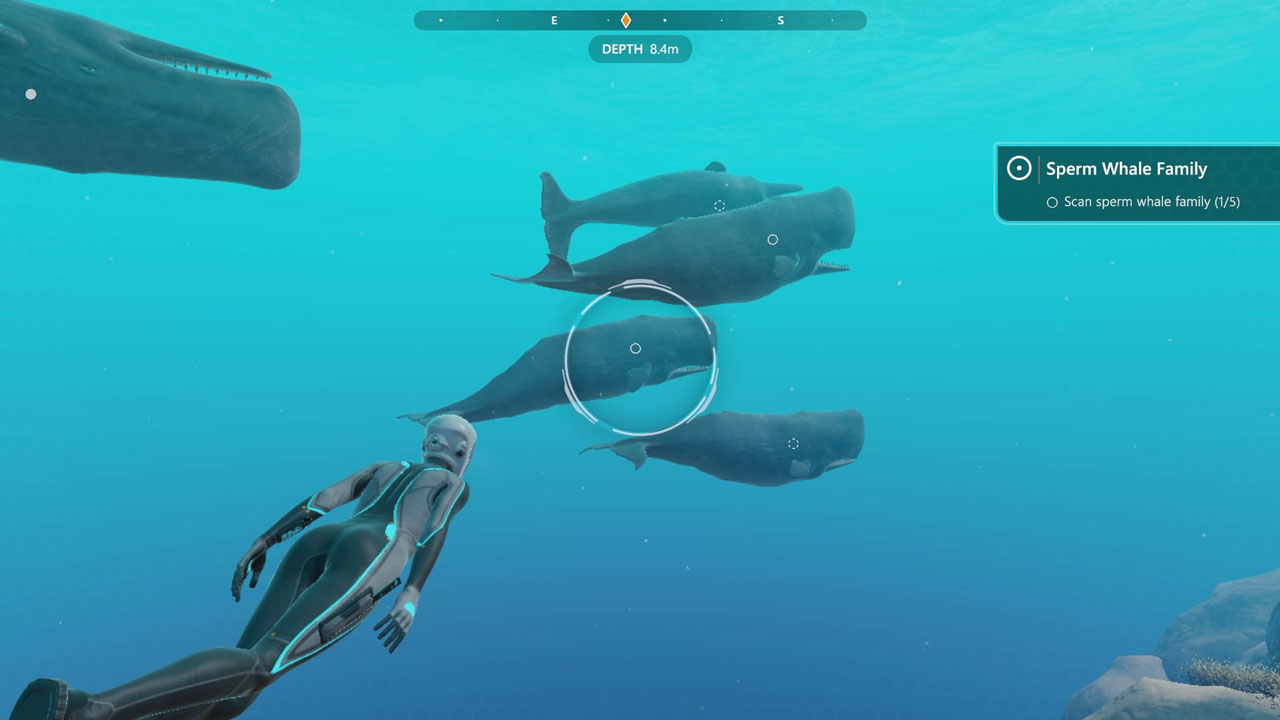Click along the compass heading bar
Screen dimensions: 1280x720
(700, 19)
